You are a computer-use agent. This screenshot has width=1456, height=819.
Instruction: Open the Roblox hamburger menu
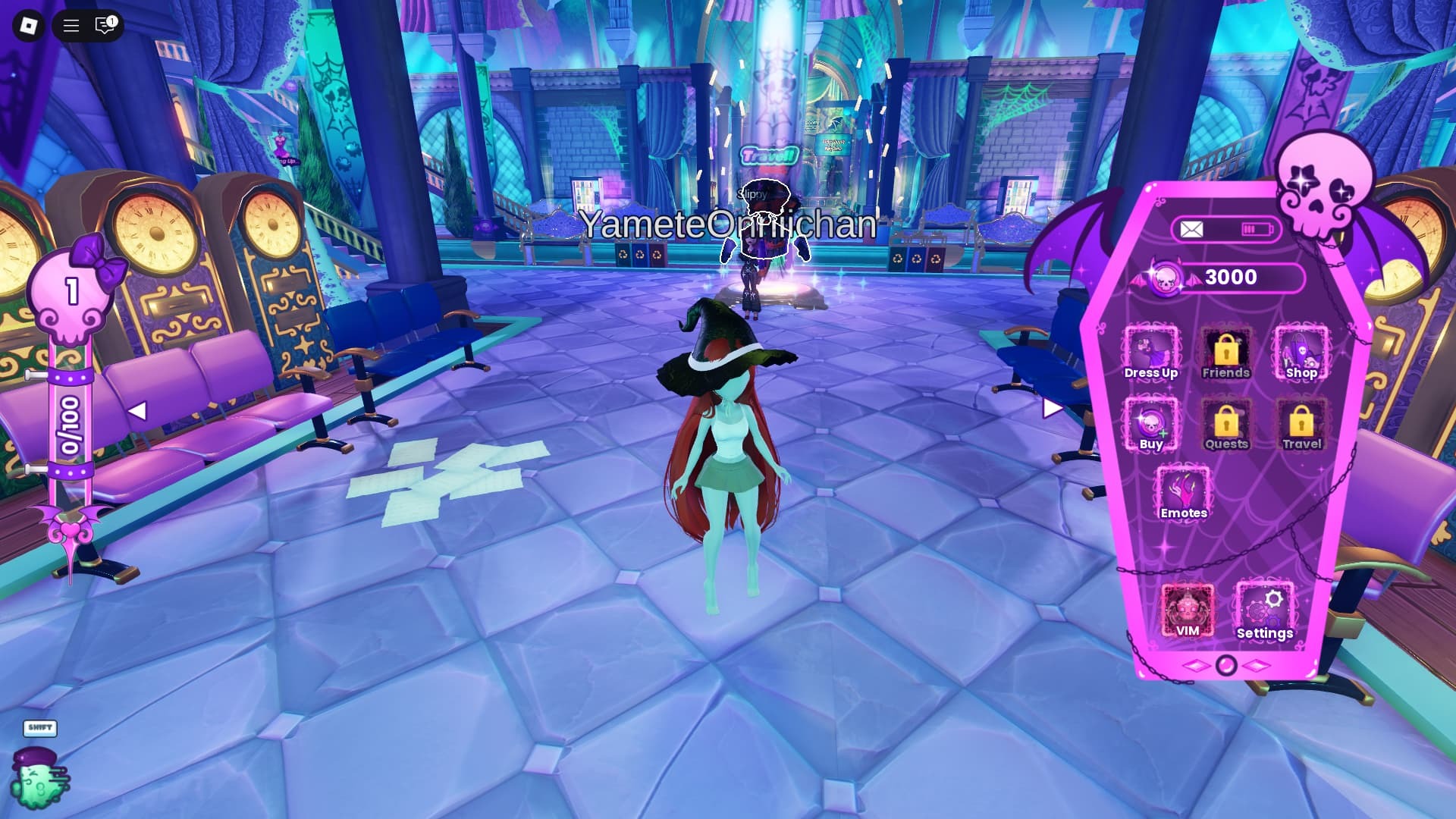point(71,26)
